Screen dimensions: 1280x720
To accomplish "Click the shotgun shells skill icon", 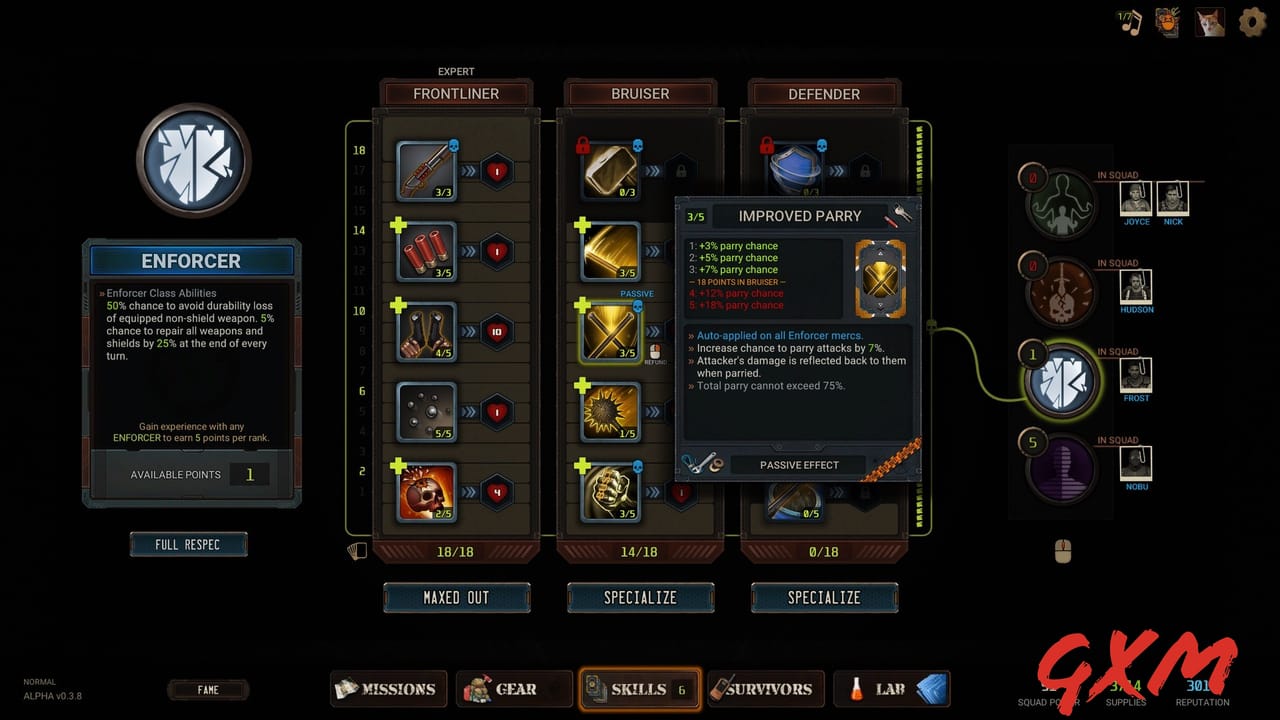I will [425, 250].
